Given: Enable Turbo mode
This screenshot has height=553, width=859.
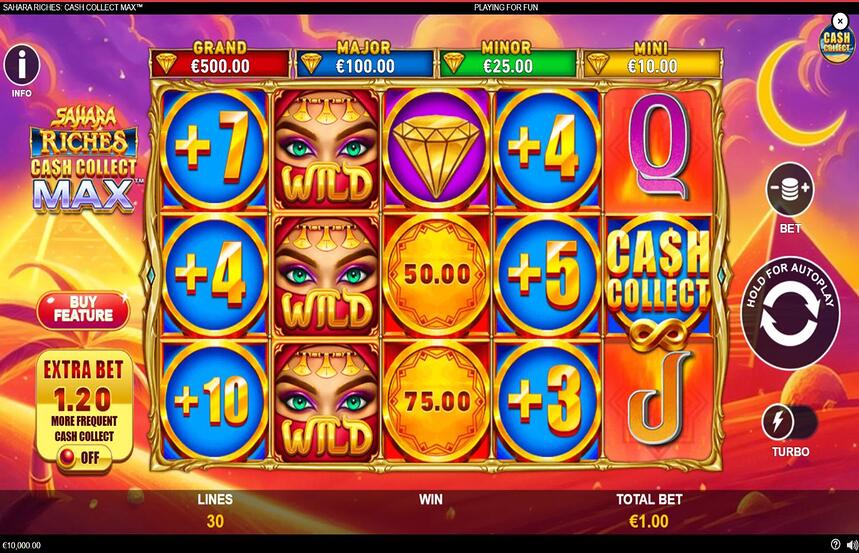Looking at the screenshot, I should [779, 422].
